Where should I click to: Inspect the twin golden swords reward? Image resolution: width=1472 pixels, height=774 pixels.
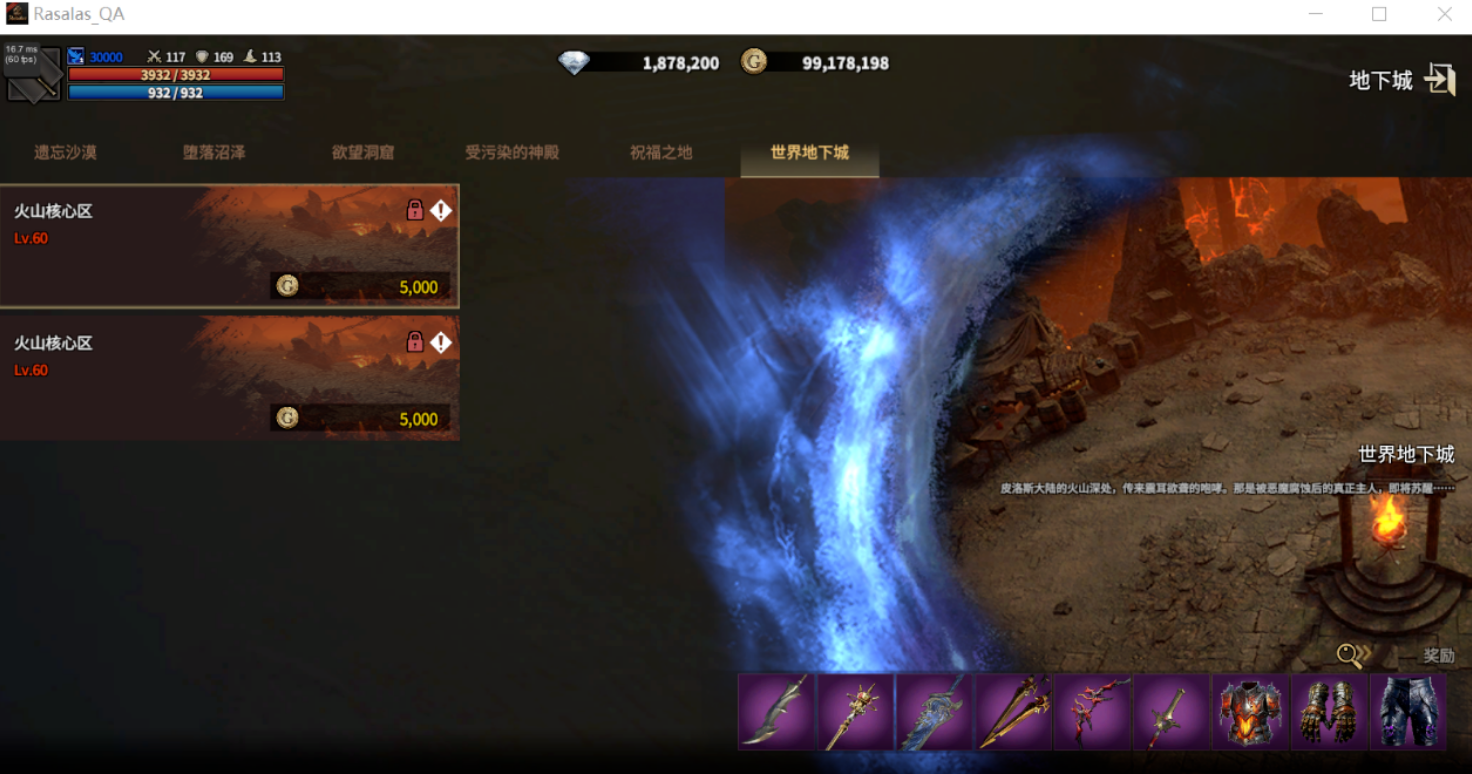pyautogui.click(x=1014, y=711)
